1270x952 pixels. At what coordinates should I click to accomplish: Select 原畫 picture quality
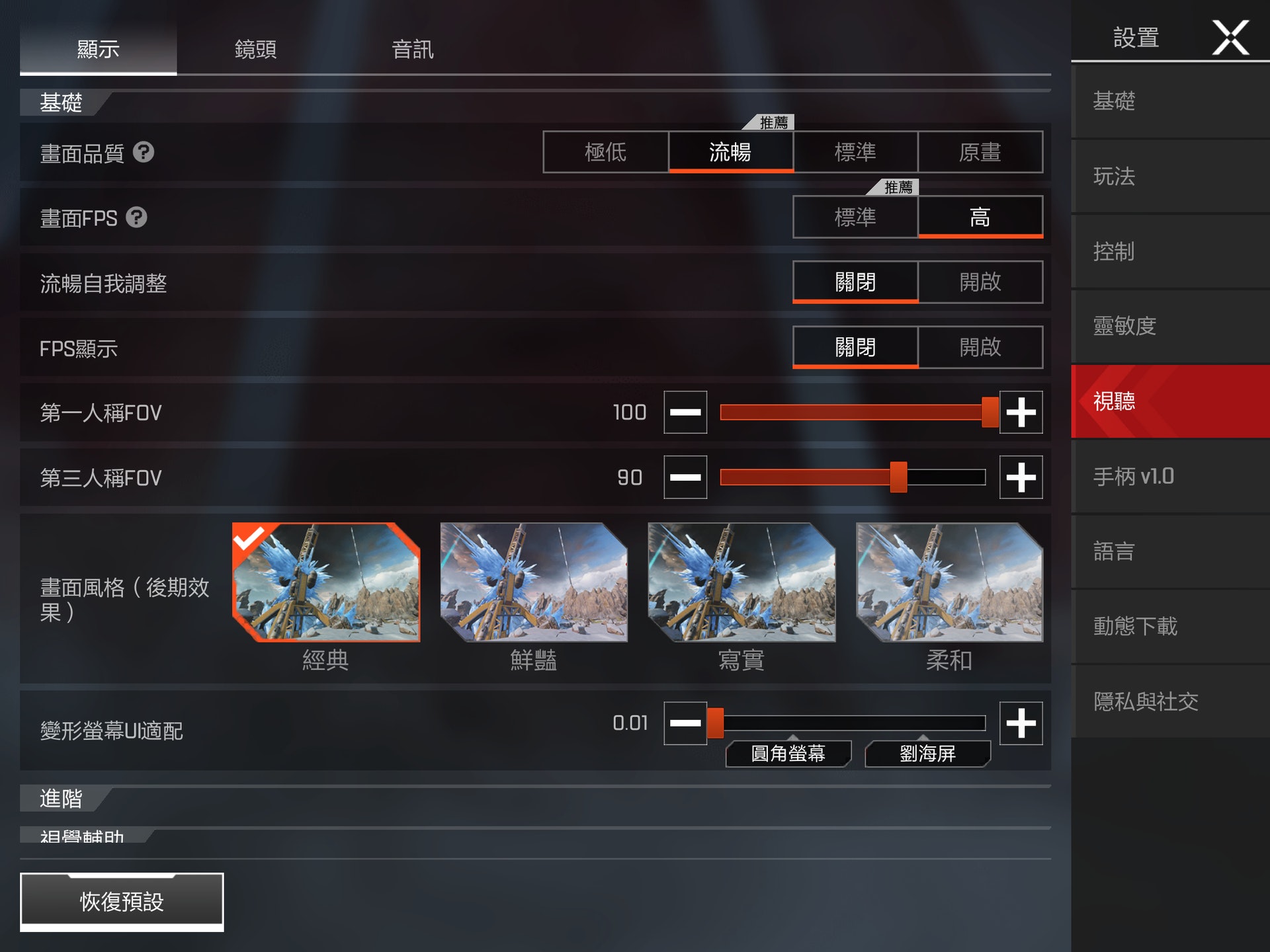(981, 153)
